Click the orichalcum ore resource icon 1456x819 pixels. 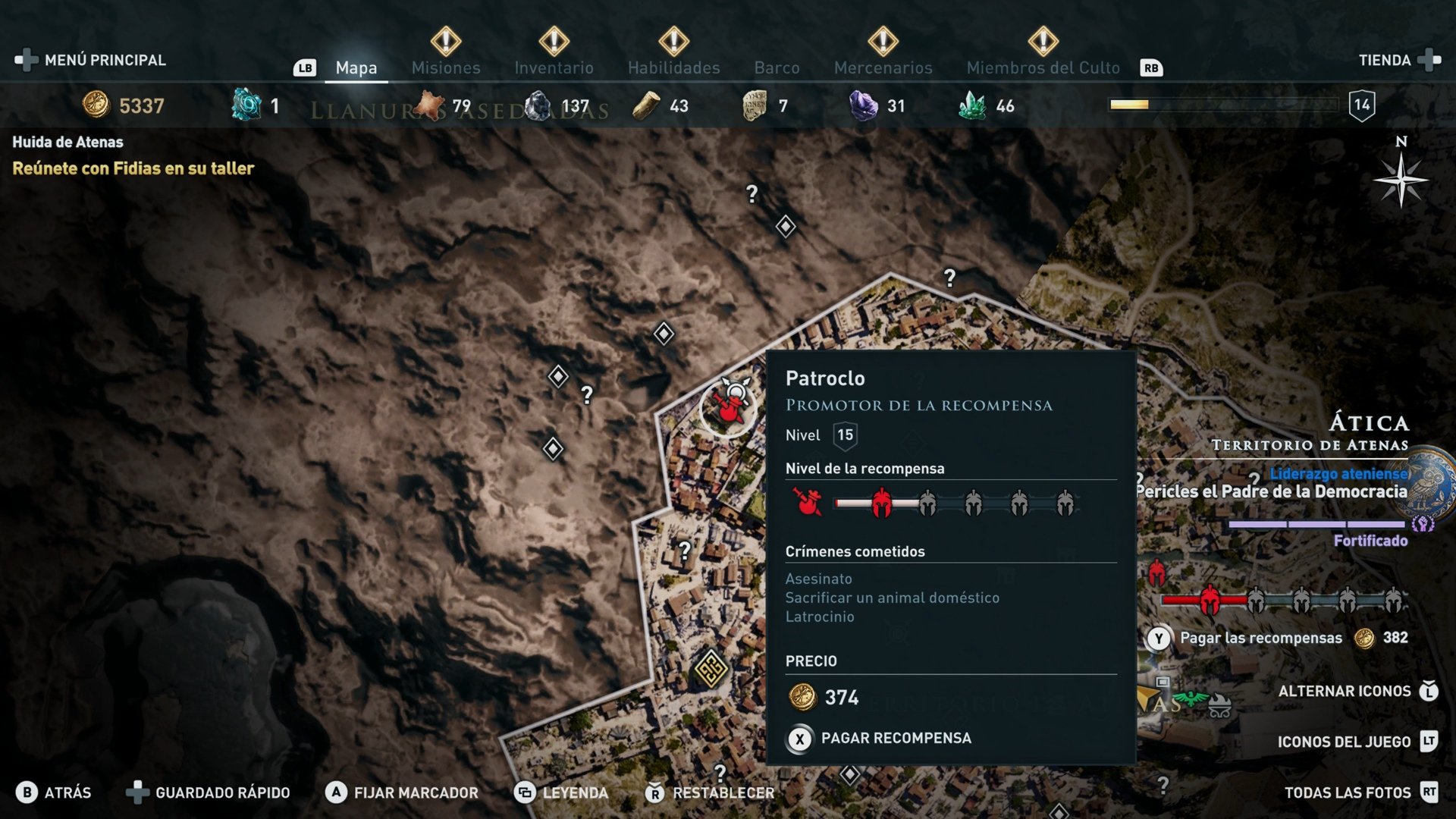tap(244, 105)
